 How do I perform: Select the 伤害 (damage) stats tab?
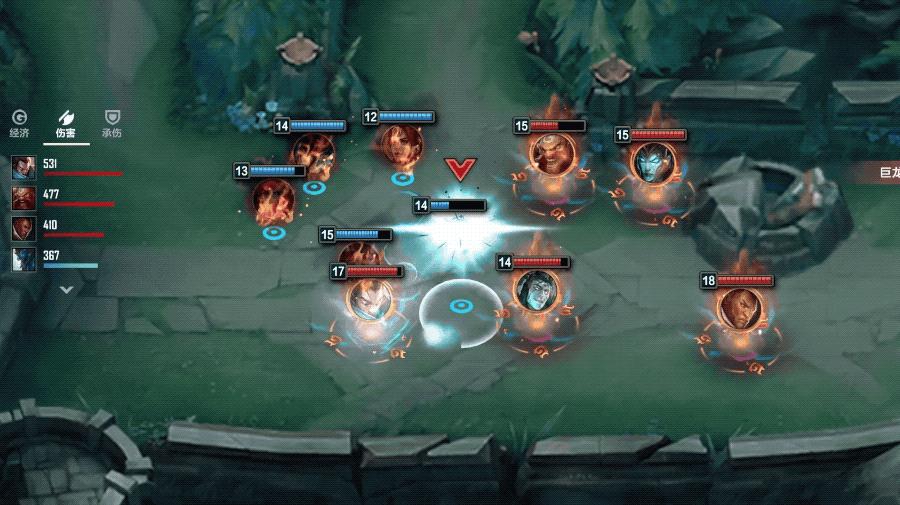(66, 124)
